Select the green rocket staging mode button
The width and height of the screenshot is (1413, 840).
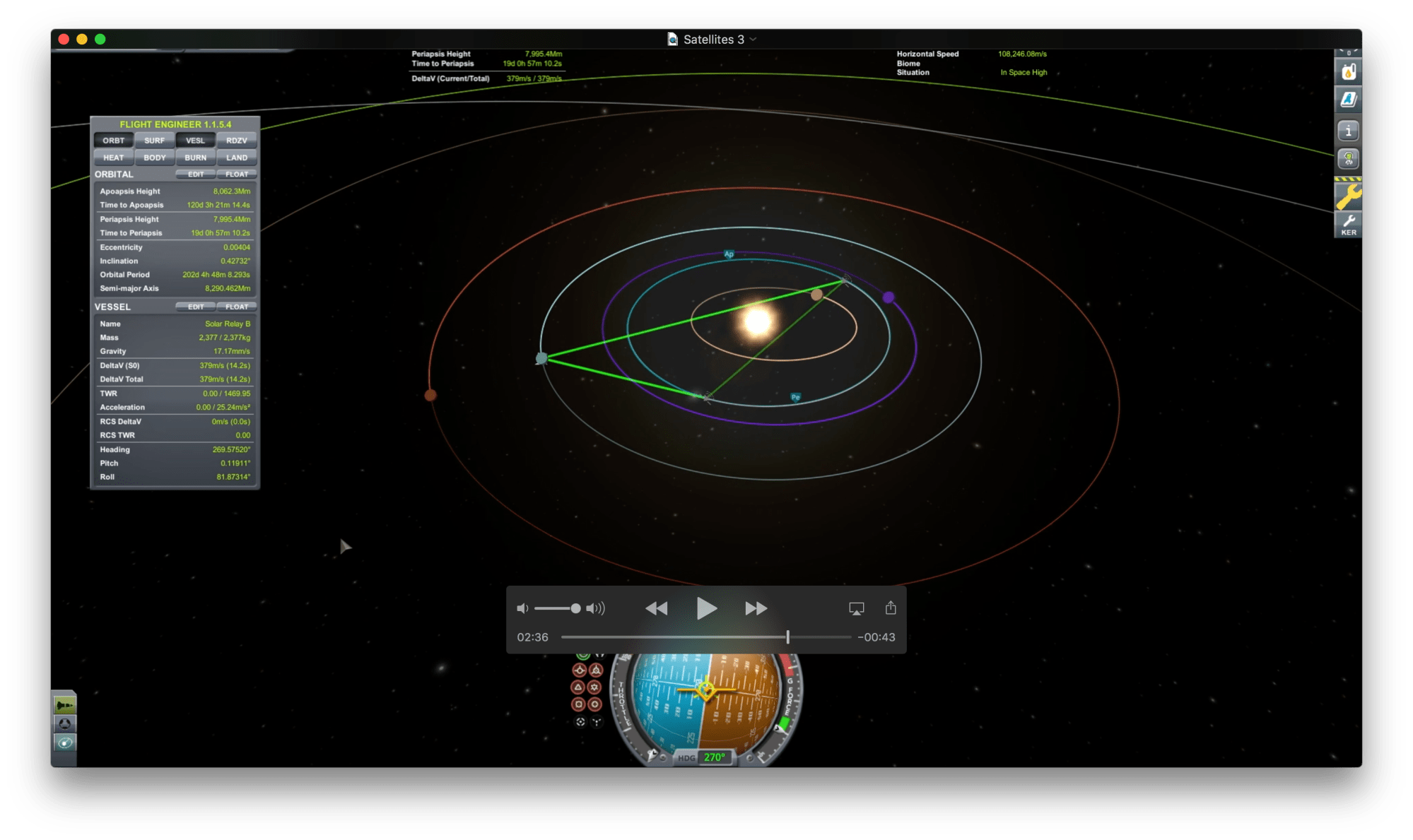[x=64, y=705]
